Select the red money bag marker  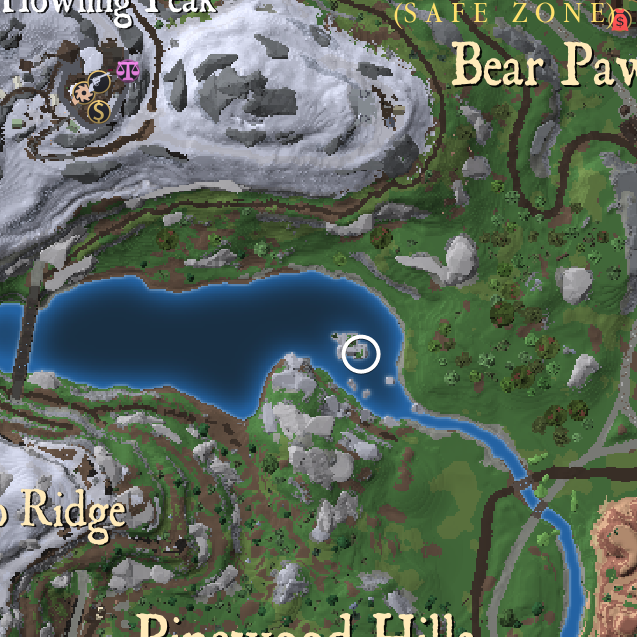click(620, 19)
